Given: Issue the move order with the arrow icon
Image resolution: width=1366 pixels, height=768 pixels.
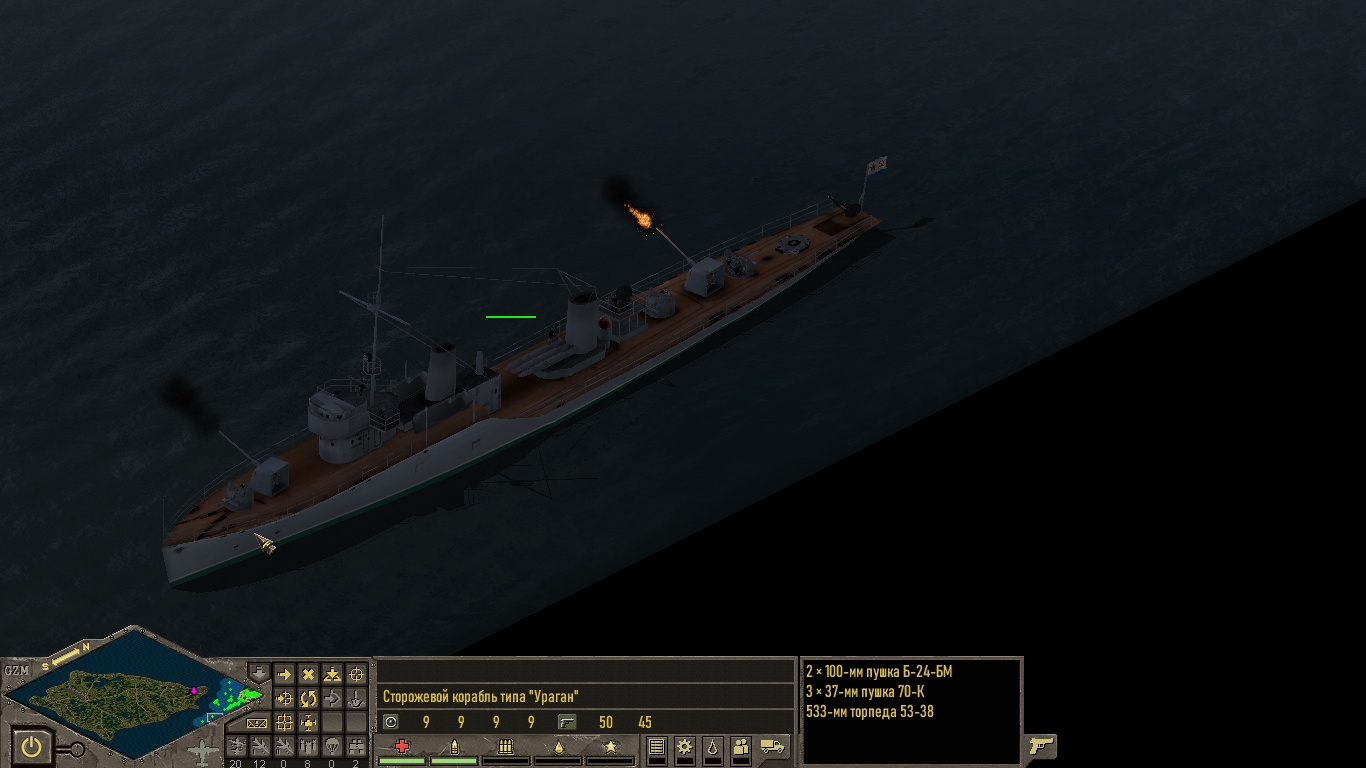Looking at the screenshot, I should (284, 675).
